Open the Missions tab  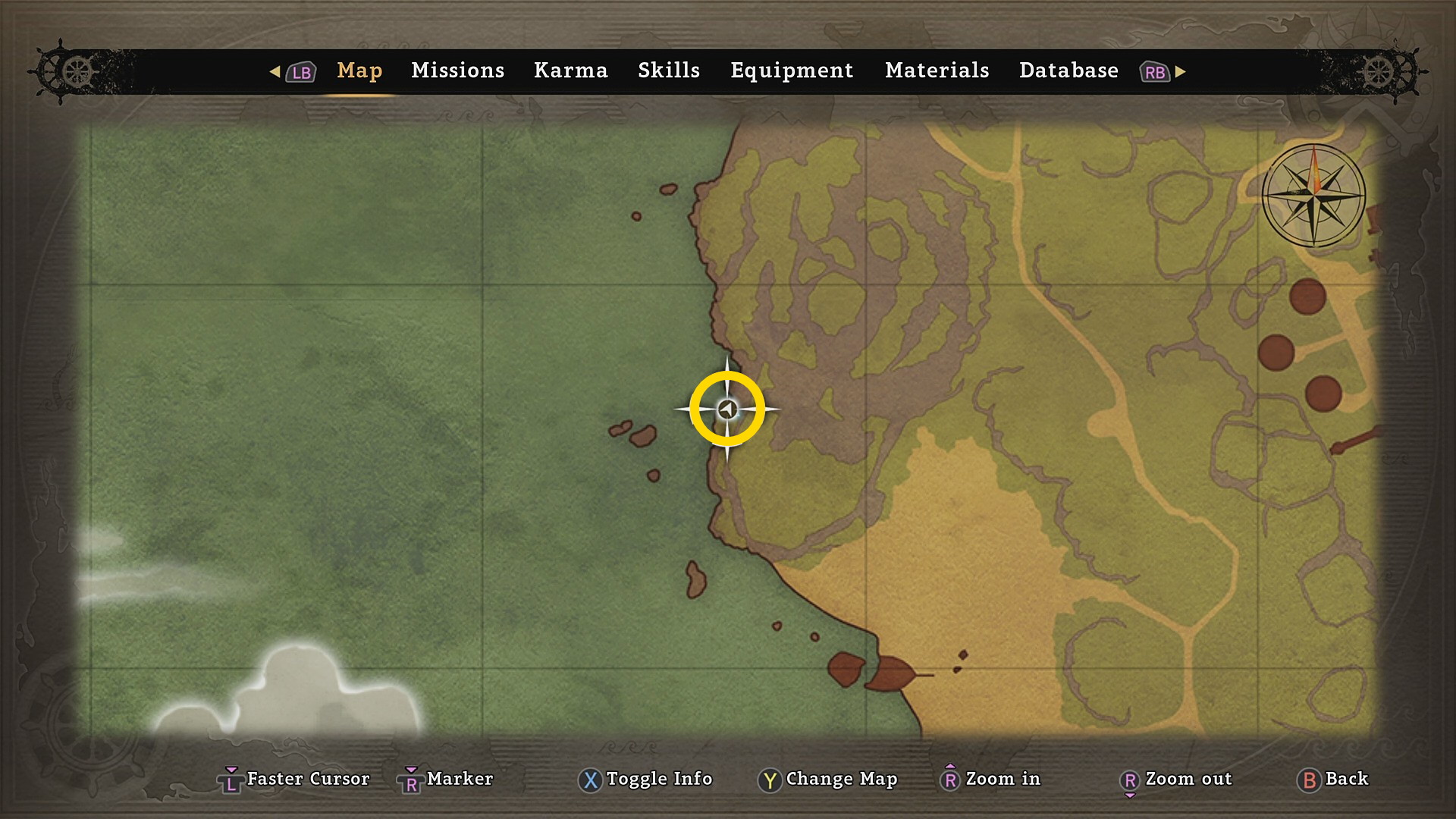[457, 71]
